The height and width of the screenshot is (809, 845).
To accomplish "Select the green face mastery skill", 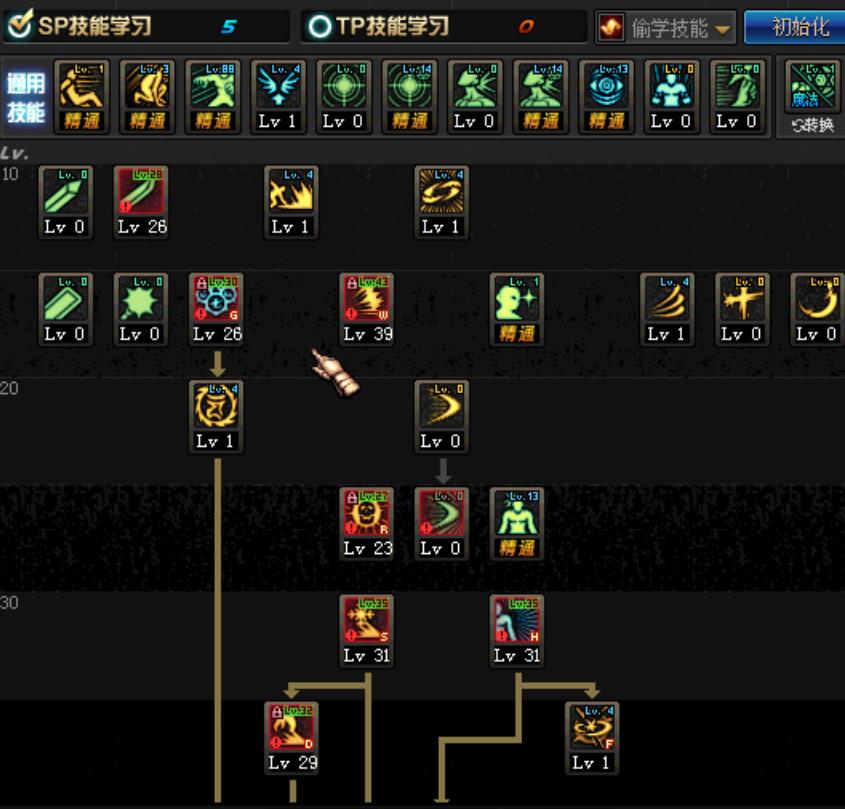I will (x=516, y=300).
